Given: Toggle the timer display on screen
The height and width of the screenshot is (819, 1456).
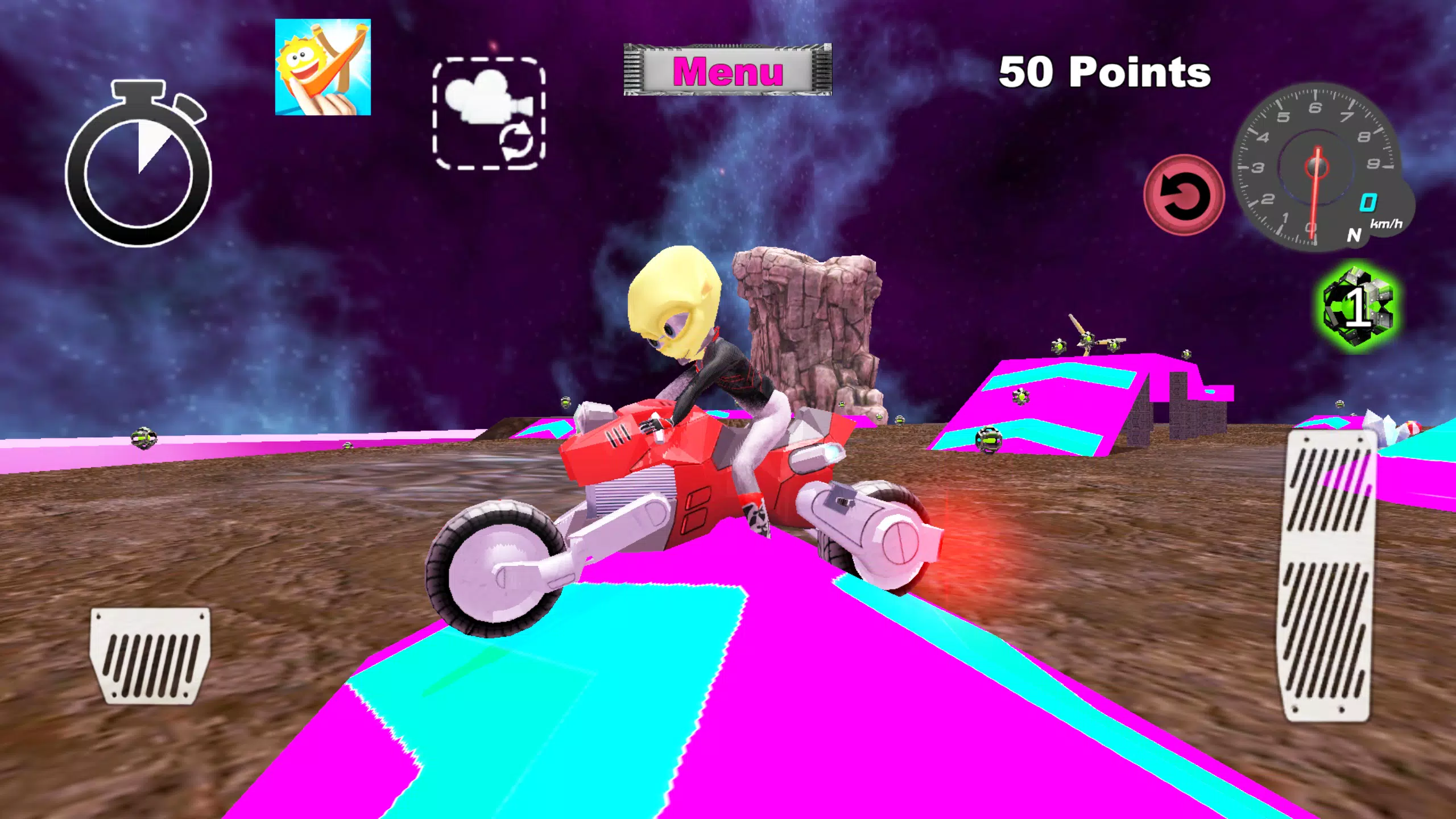Looking at the screenshot, I should coord(138,171).
